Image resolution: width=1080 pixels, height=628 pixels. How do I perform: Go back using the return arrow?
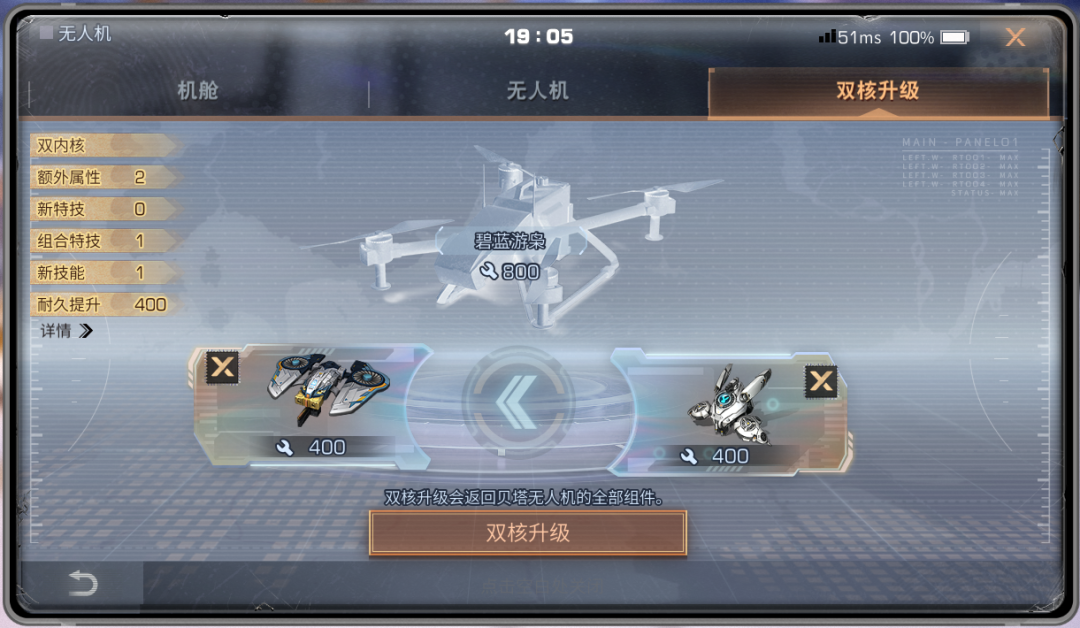click(82, 584)
